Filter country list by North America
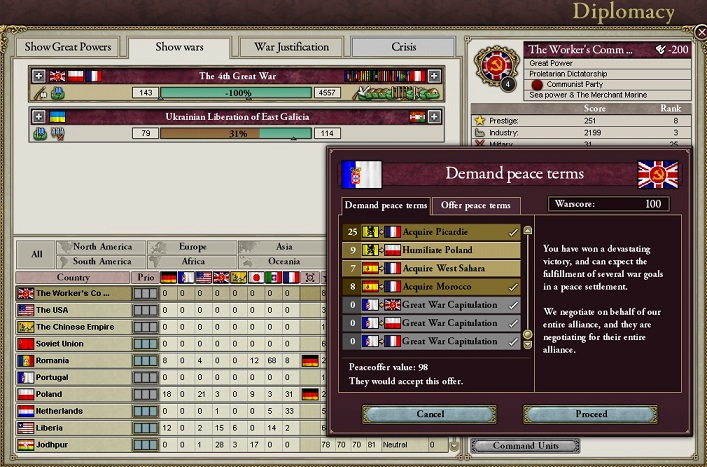The height and width of the screenshot is (467, 707). (x=102, y=246)
